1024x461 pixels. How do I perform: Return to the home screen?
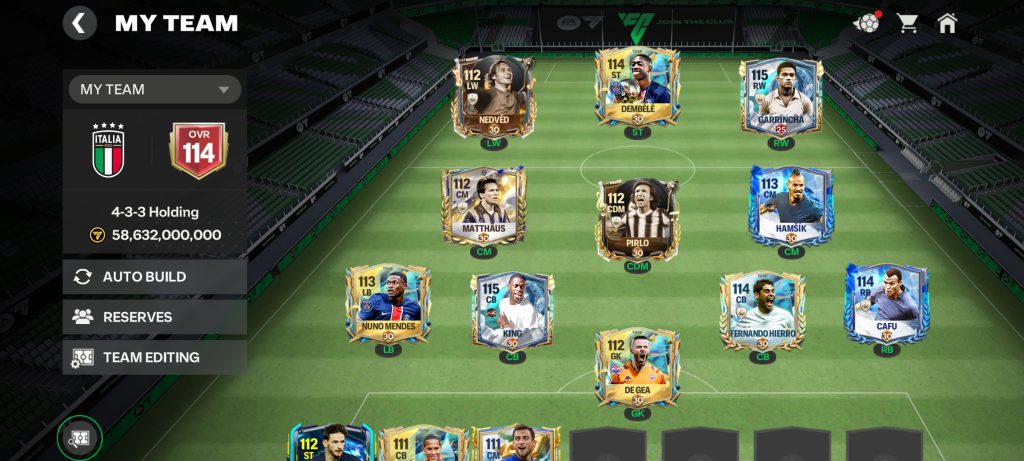[947, 22]
